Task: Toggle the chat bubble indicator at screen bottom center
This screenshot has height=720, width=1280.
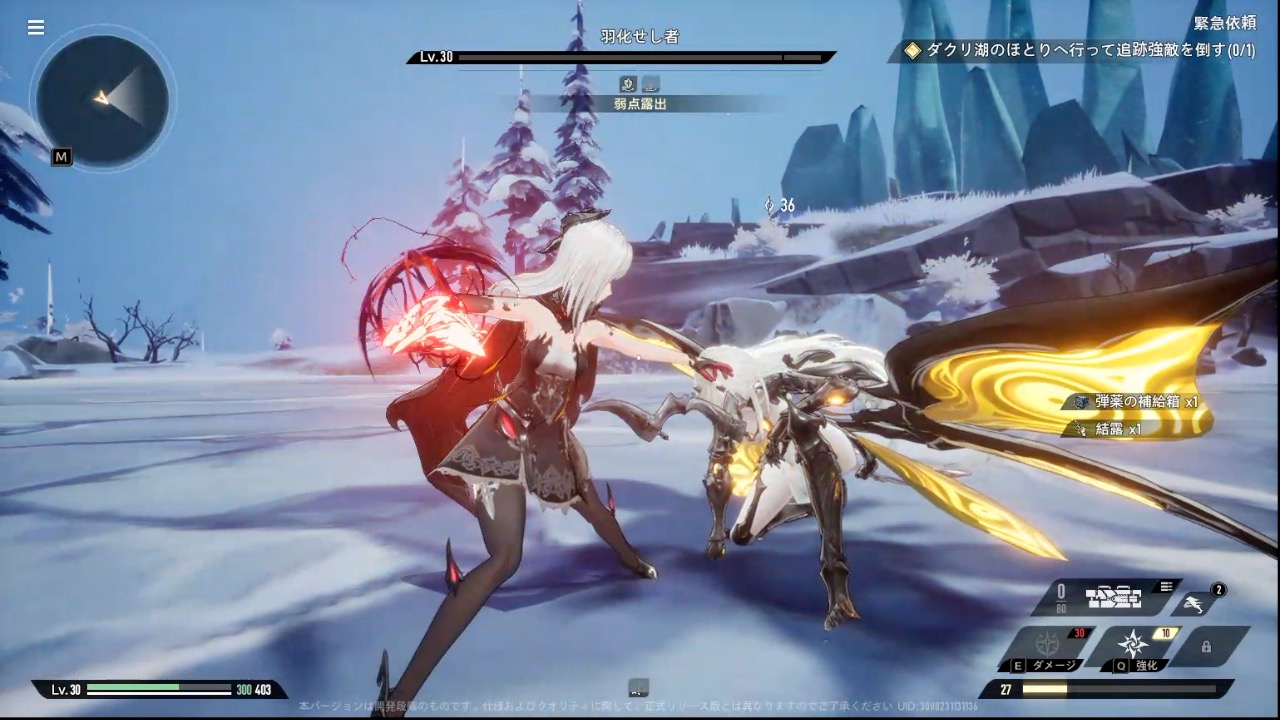Action: coord(637,688)
